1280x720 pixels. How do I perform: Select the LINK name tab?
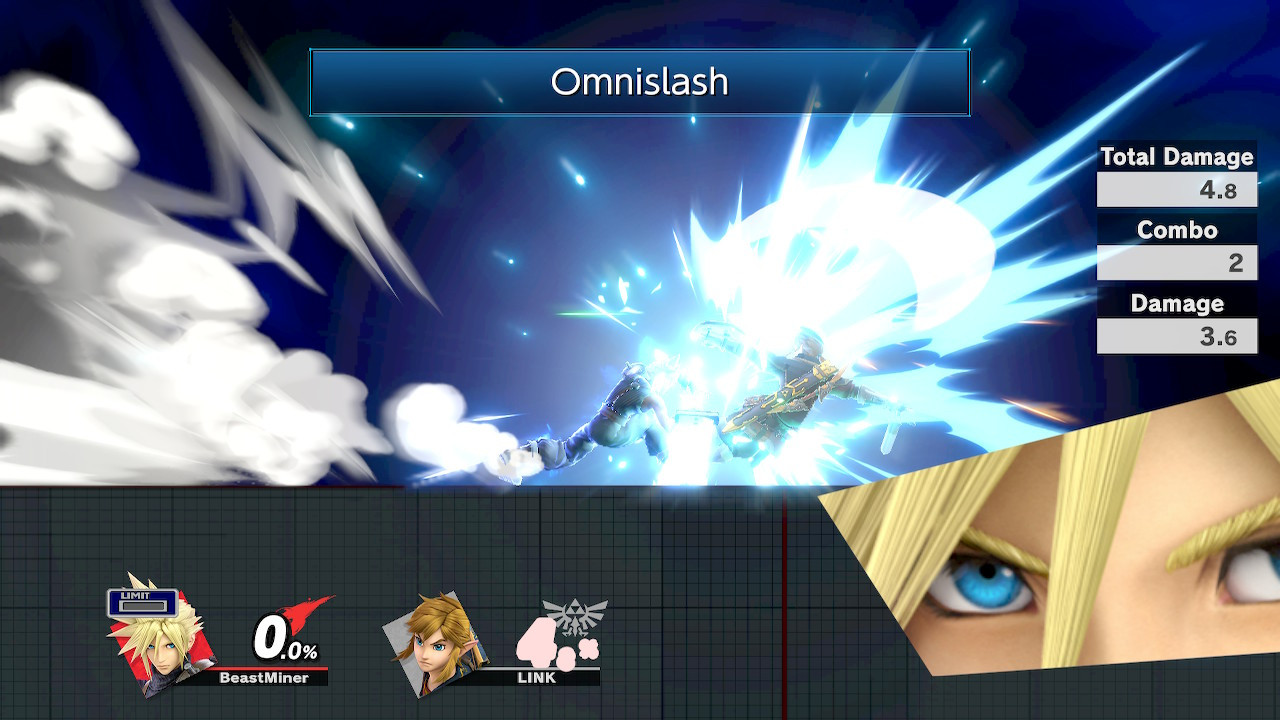pyautogui.click(x=535, y=679)
